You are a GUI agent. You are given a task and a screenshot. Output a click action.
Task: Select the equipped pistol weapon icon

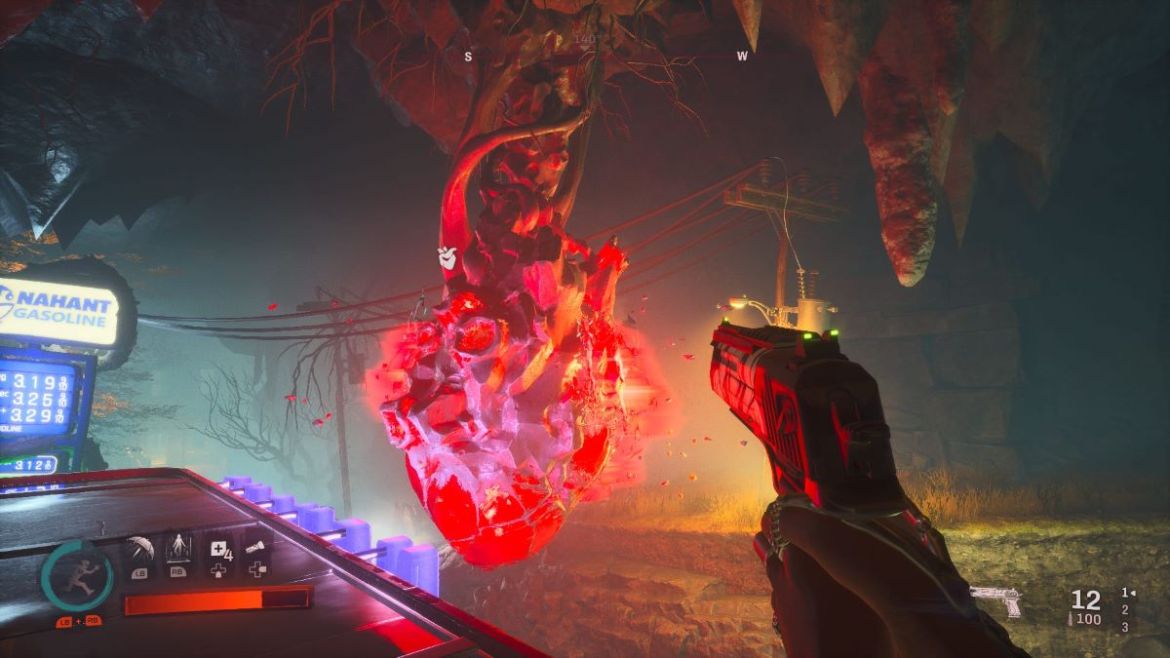[x=996, y=600]
